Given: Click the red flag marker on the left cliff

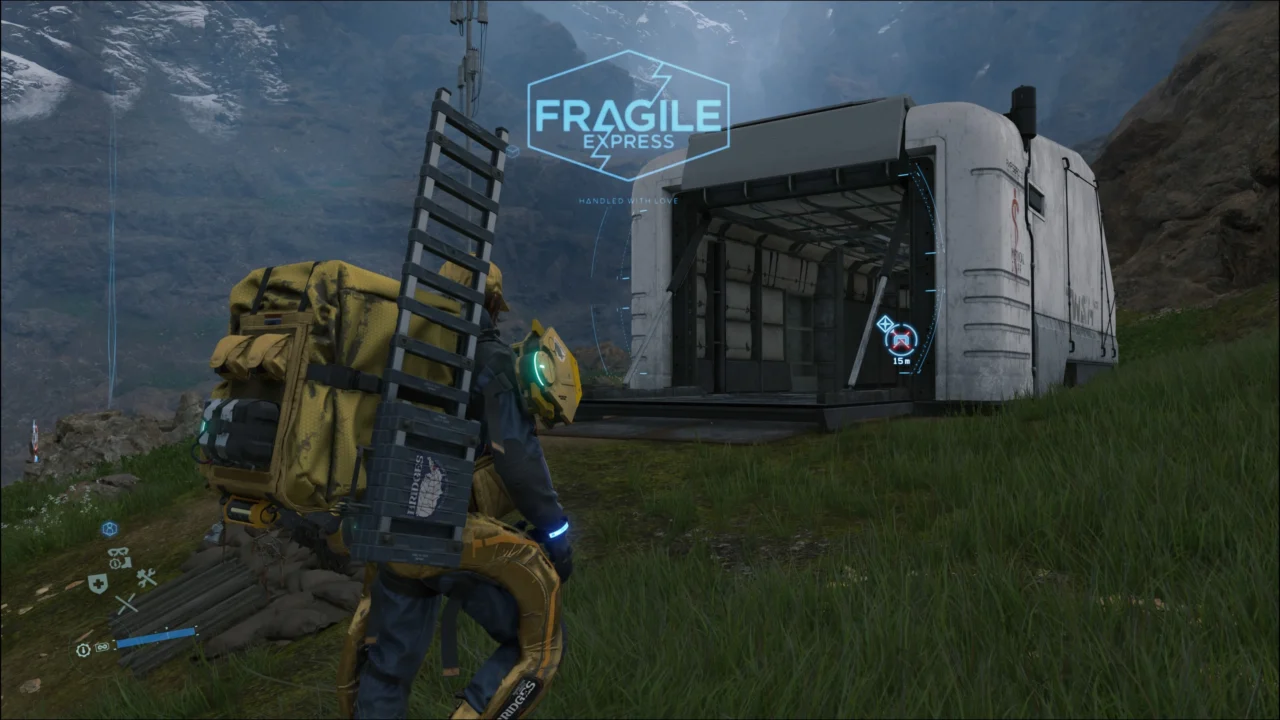Looking at the screenshot, I should (35, 440).
